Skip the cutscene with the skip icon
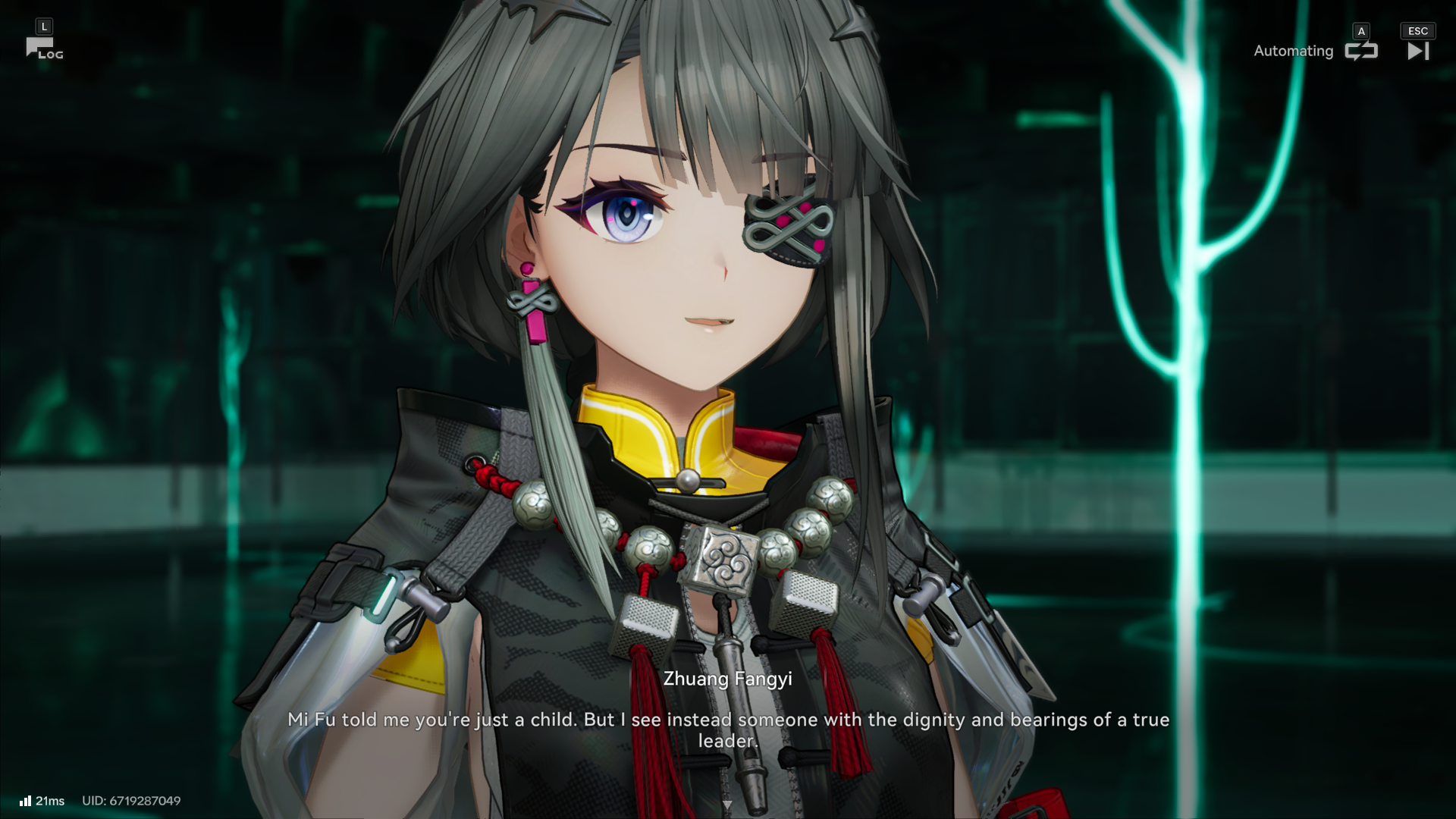 (x=1417, y=51)
